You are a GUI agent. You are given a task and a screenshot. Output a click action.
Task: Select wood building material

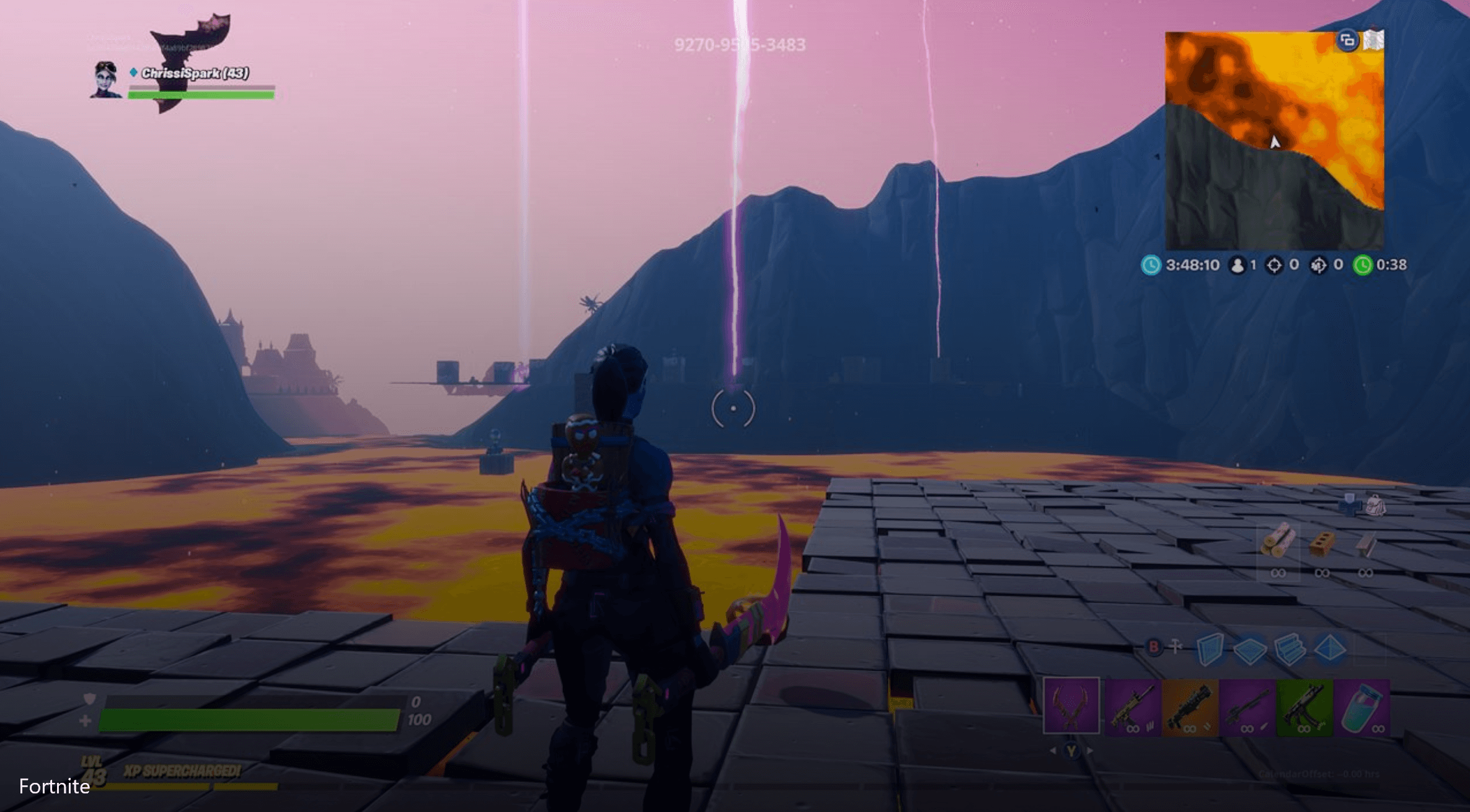[1278, 542]
